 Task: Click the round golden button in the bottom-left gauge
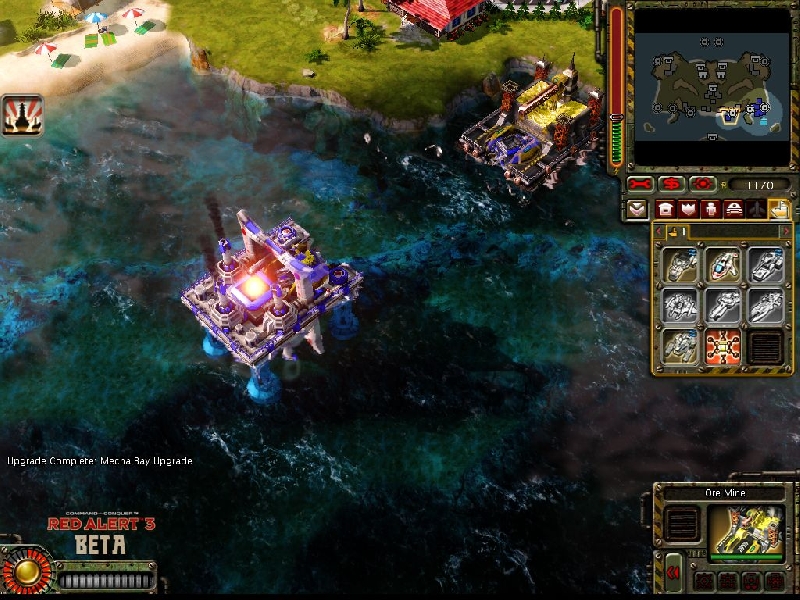27,571
